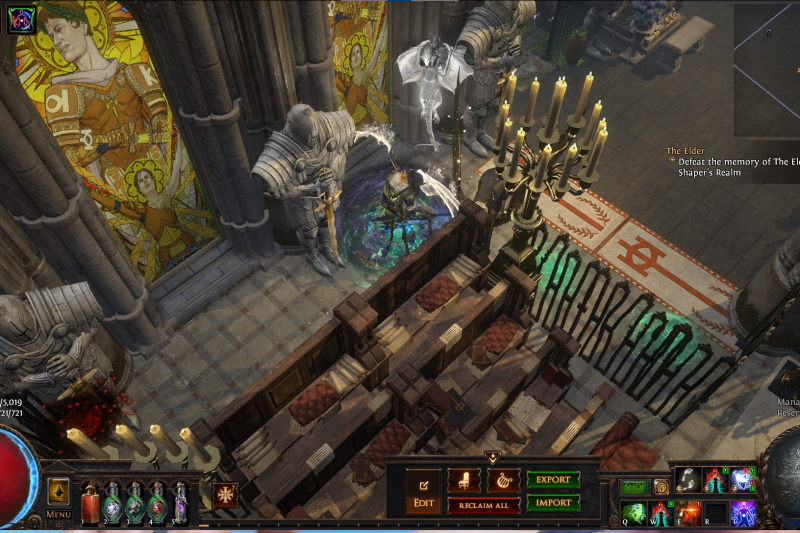Export the hideout layout
The width and height of the screenshot is (800, 533).
pos(553,480)
